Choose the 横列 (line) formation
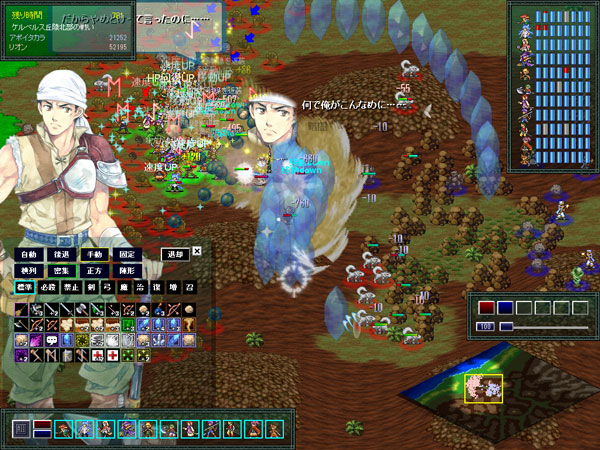Image resolution: width=600 pixels, height=450 pixels. pyautogui.click(x=29, y=271)
